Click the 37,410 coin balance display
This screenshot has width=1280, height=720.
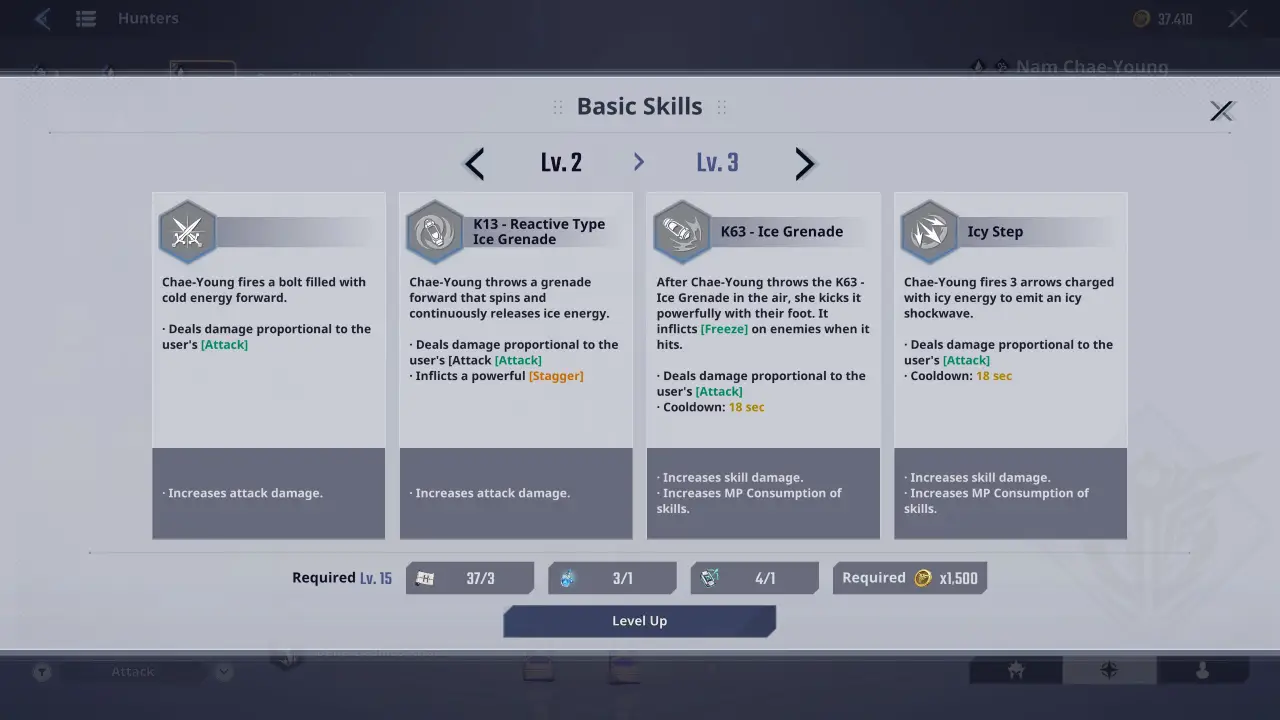click(x=1163, y=17)
